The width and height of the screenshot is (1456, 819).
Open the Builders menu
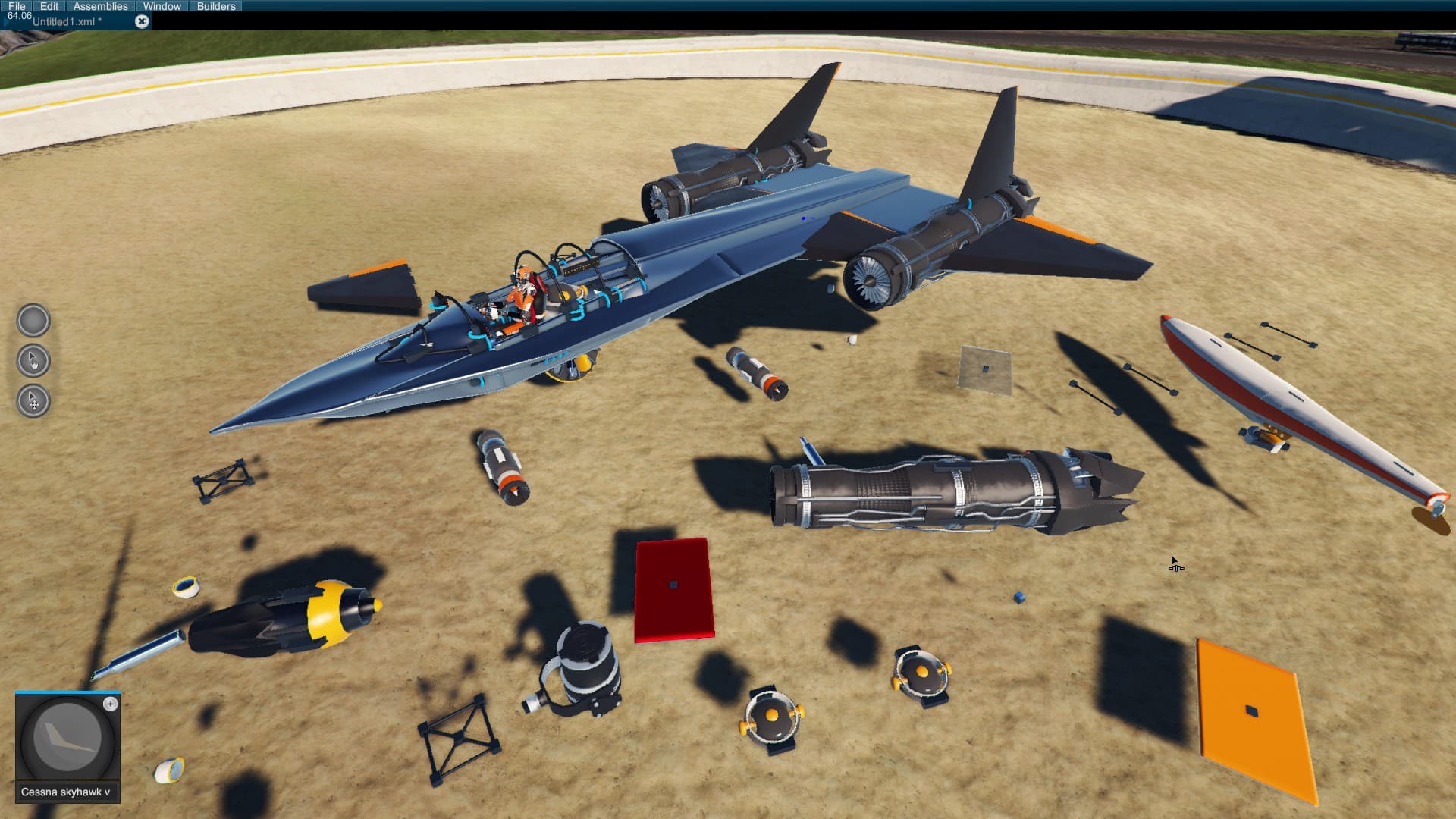click(x=215, y=5)
